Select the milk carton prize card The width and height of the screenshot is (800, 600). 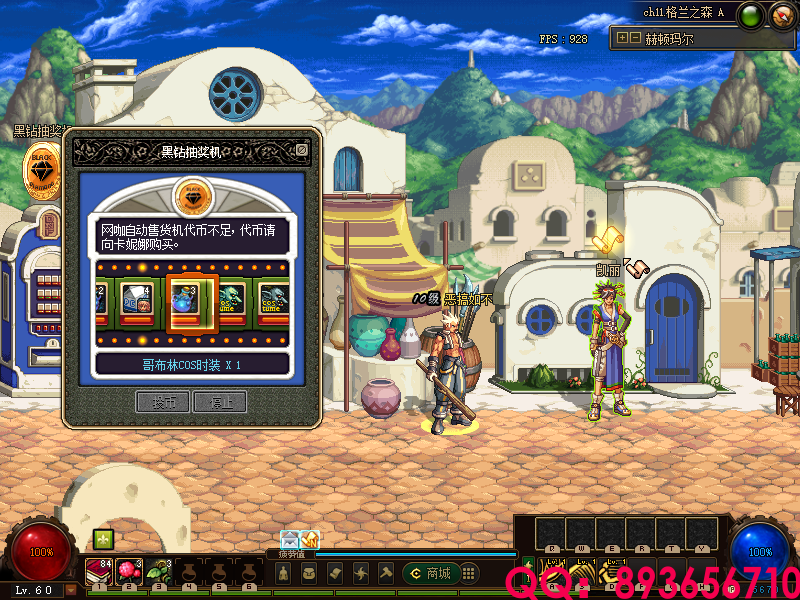[x=137, y=299]
